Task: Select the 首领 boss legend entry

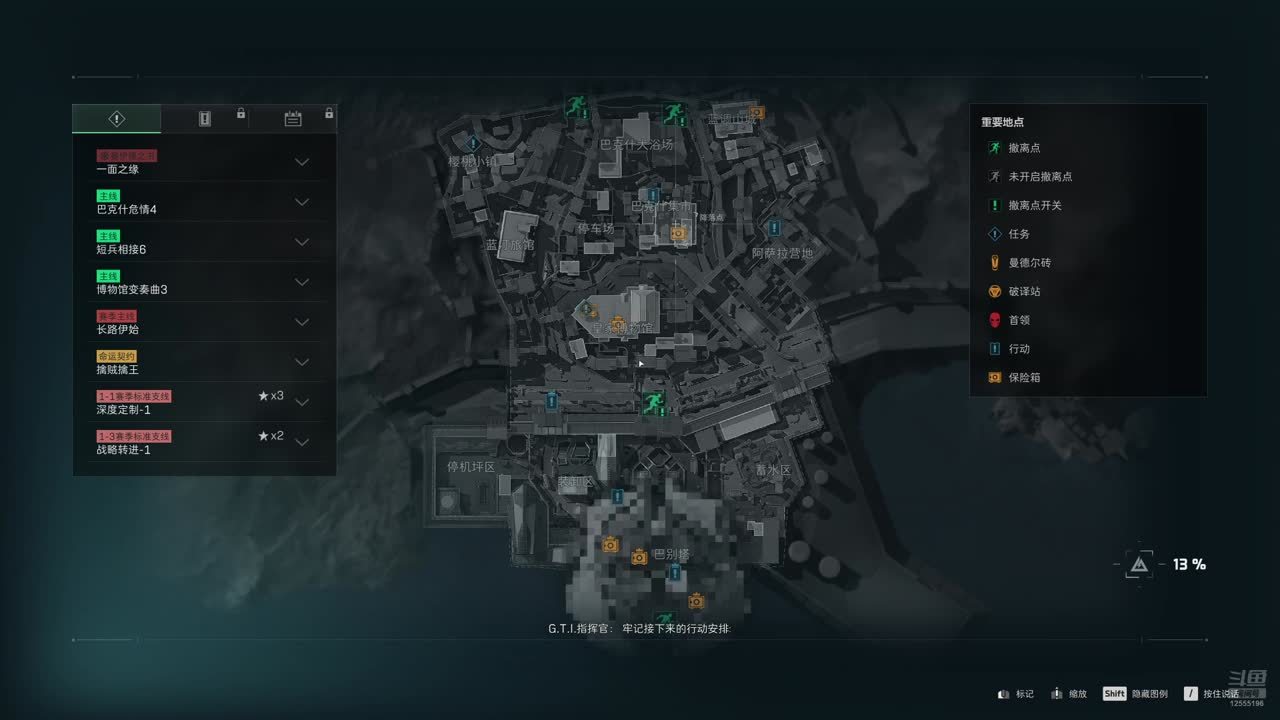Action: pos(1018,320)
